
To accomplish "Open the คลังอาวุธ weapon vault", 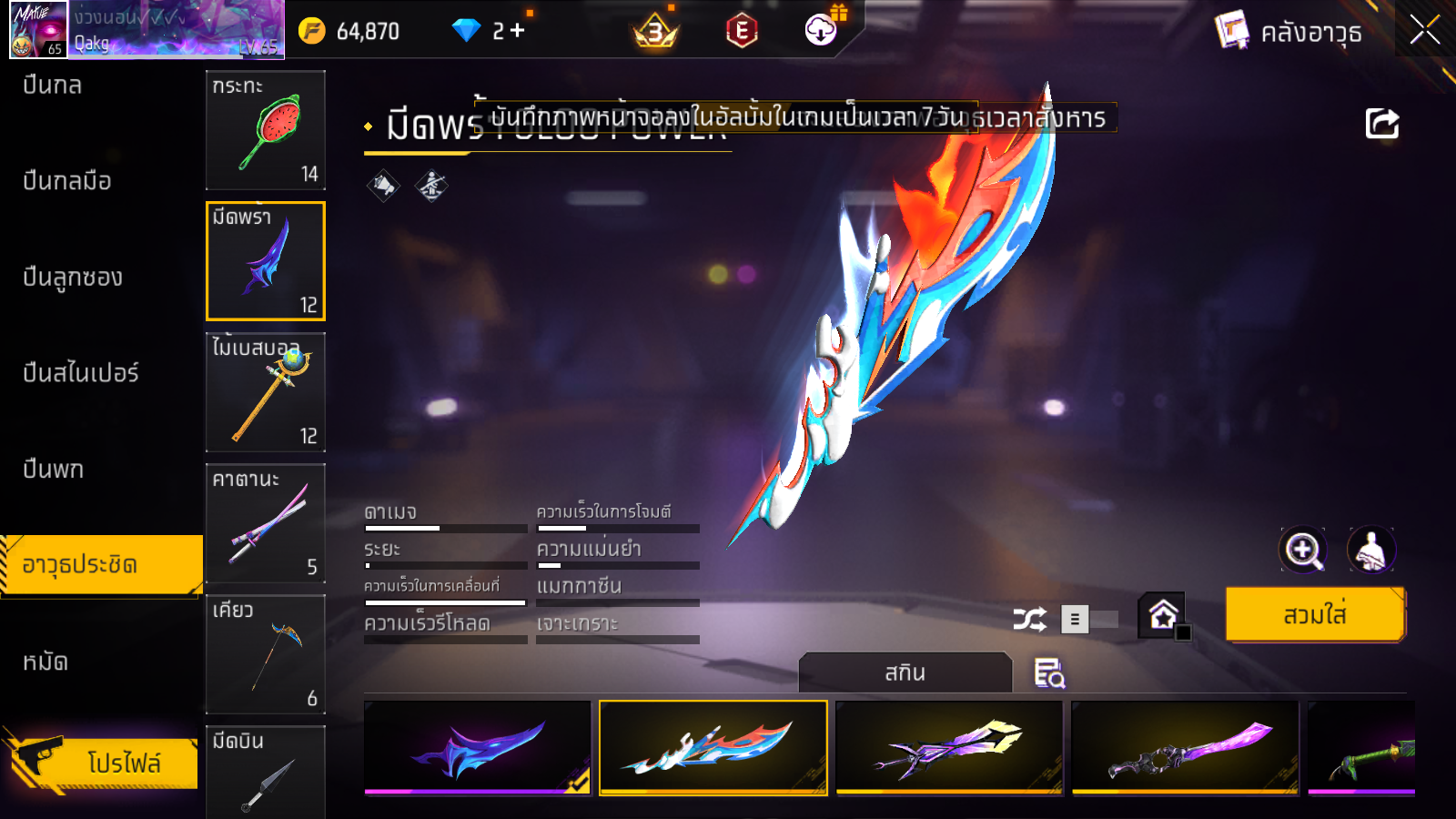I will click(x=1289, y=32).
